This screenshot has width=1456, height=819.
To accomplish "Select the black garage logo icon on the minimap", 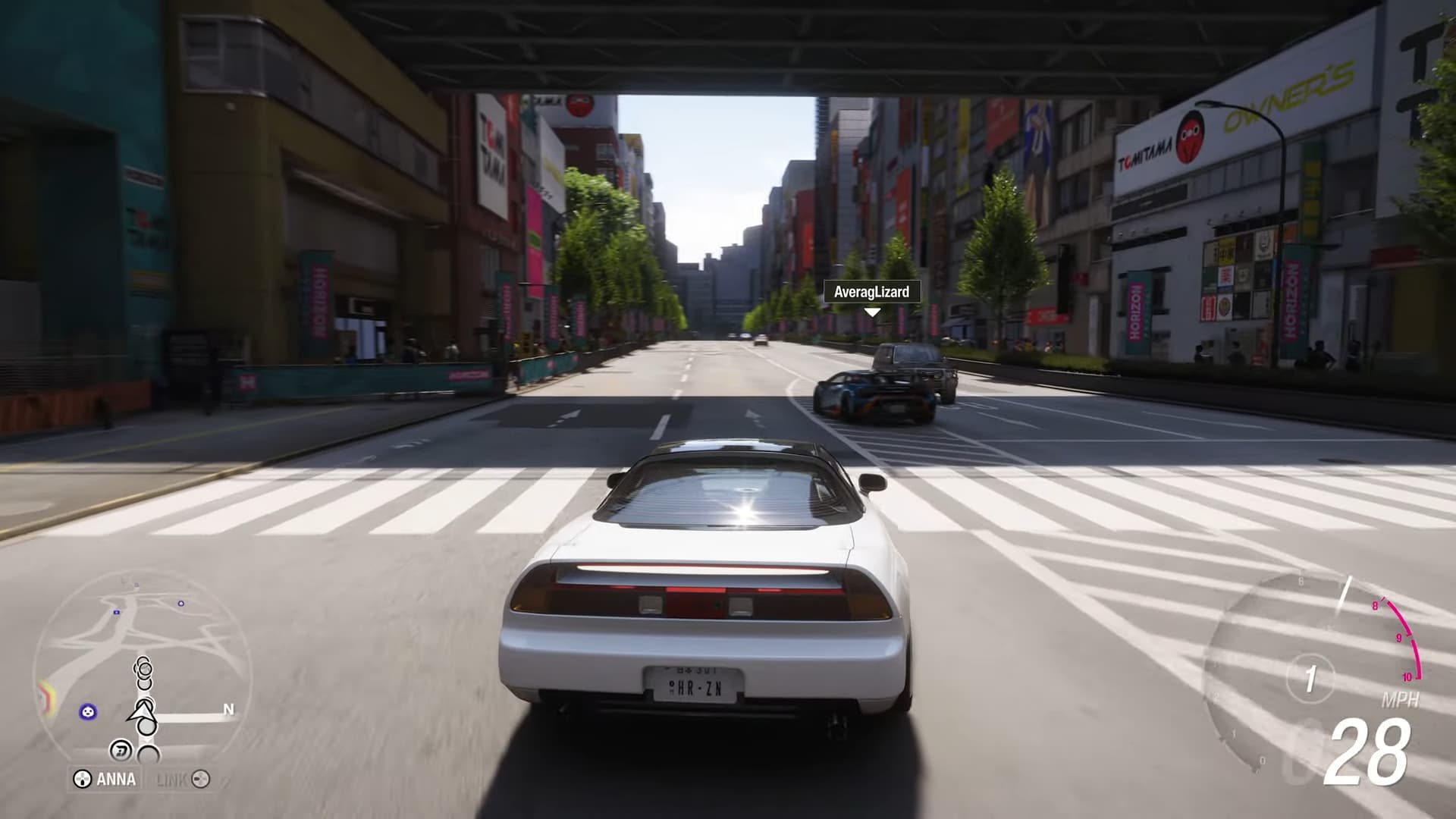I will (x=121, y=748).
